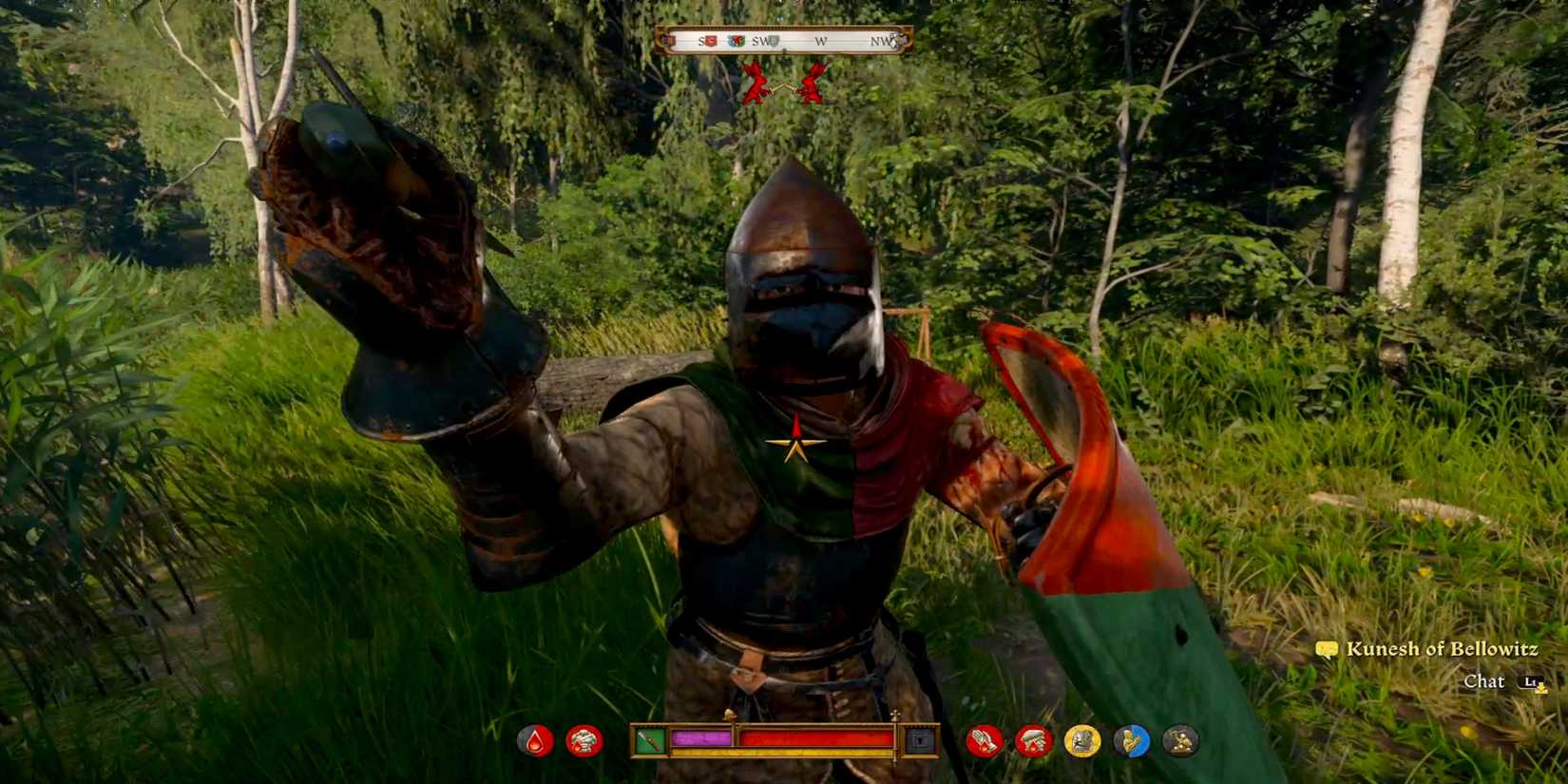This screenshot has height=784, width=1568.
Task: Click the speech bubble beside Kunesh of Bellowitz
Action: (1326, 650)
